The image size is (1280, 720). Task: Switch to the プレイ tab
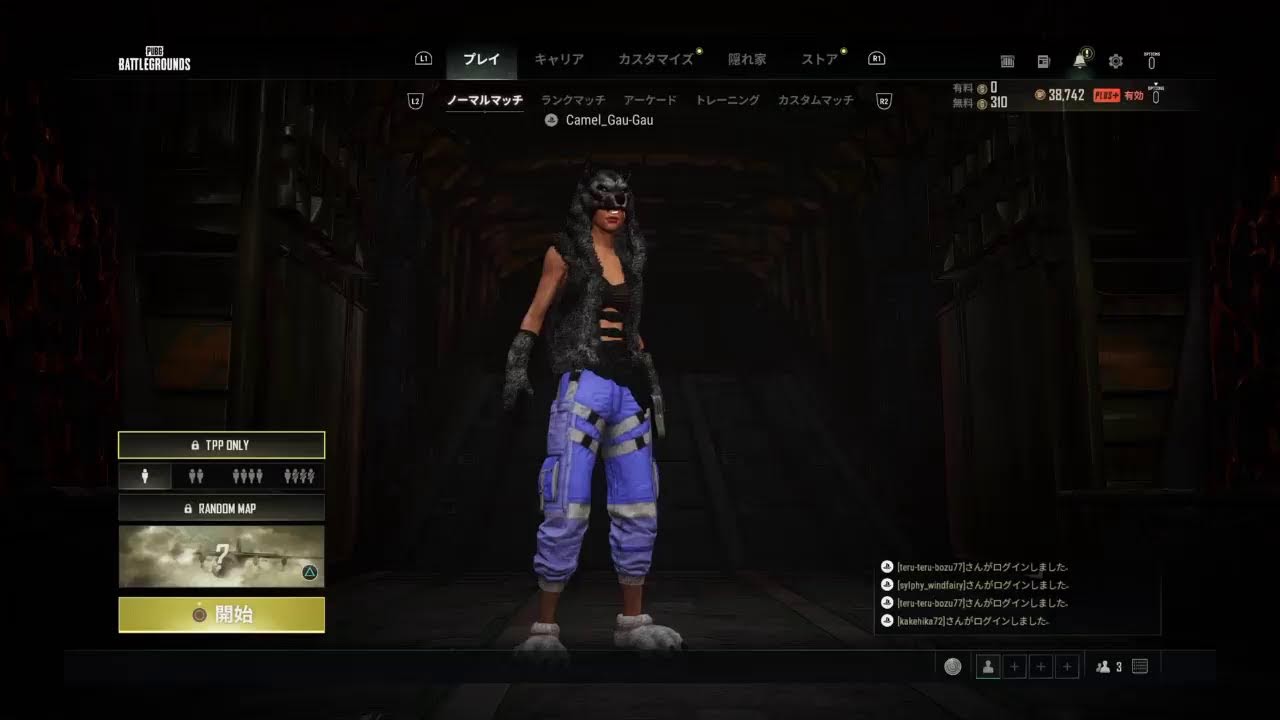click(x=481, y=59)
